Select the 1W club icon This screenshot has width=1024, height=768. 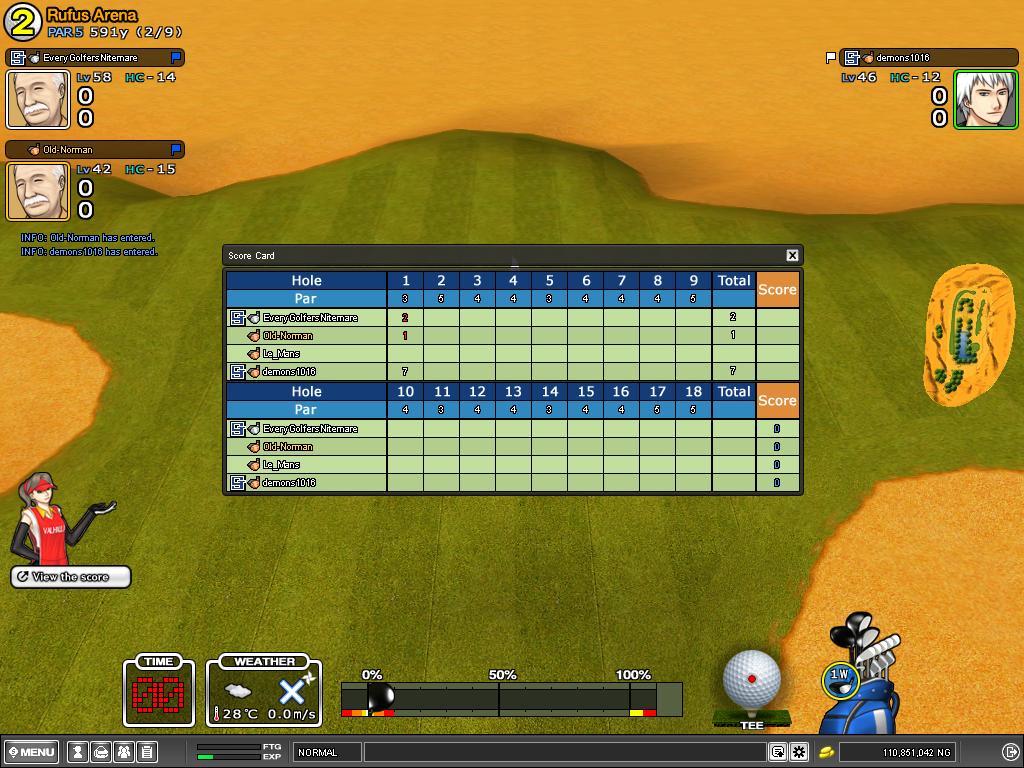(838, 679)
